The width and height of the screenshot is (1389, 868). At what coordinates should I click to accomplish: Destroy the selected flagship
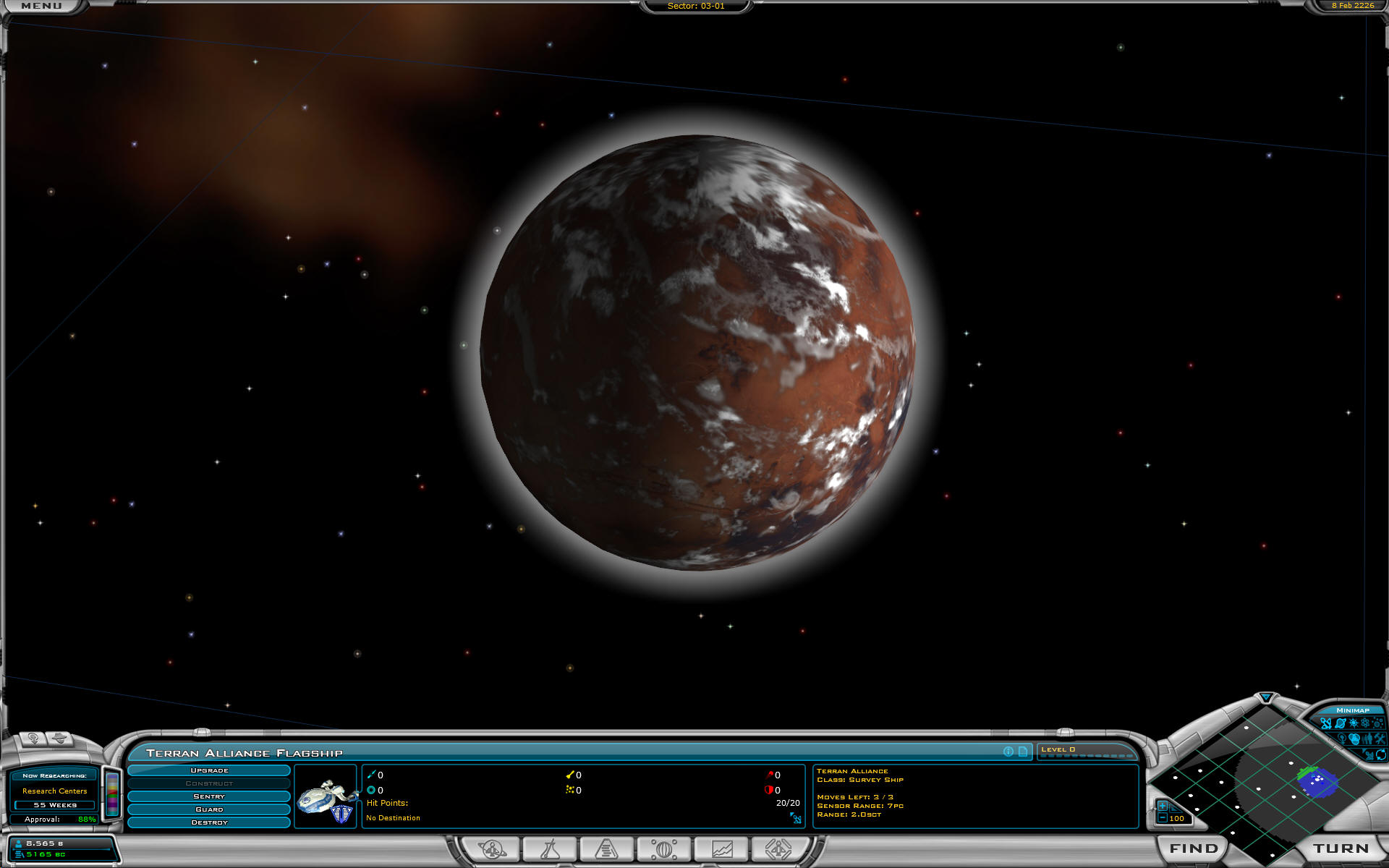point(209,822)
